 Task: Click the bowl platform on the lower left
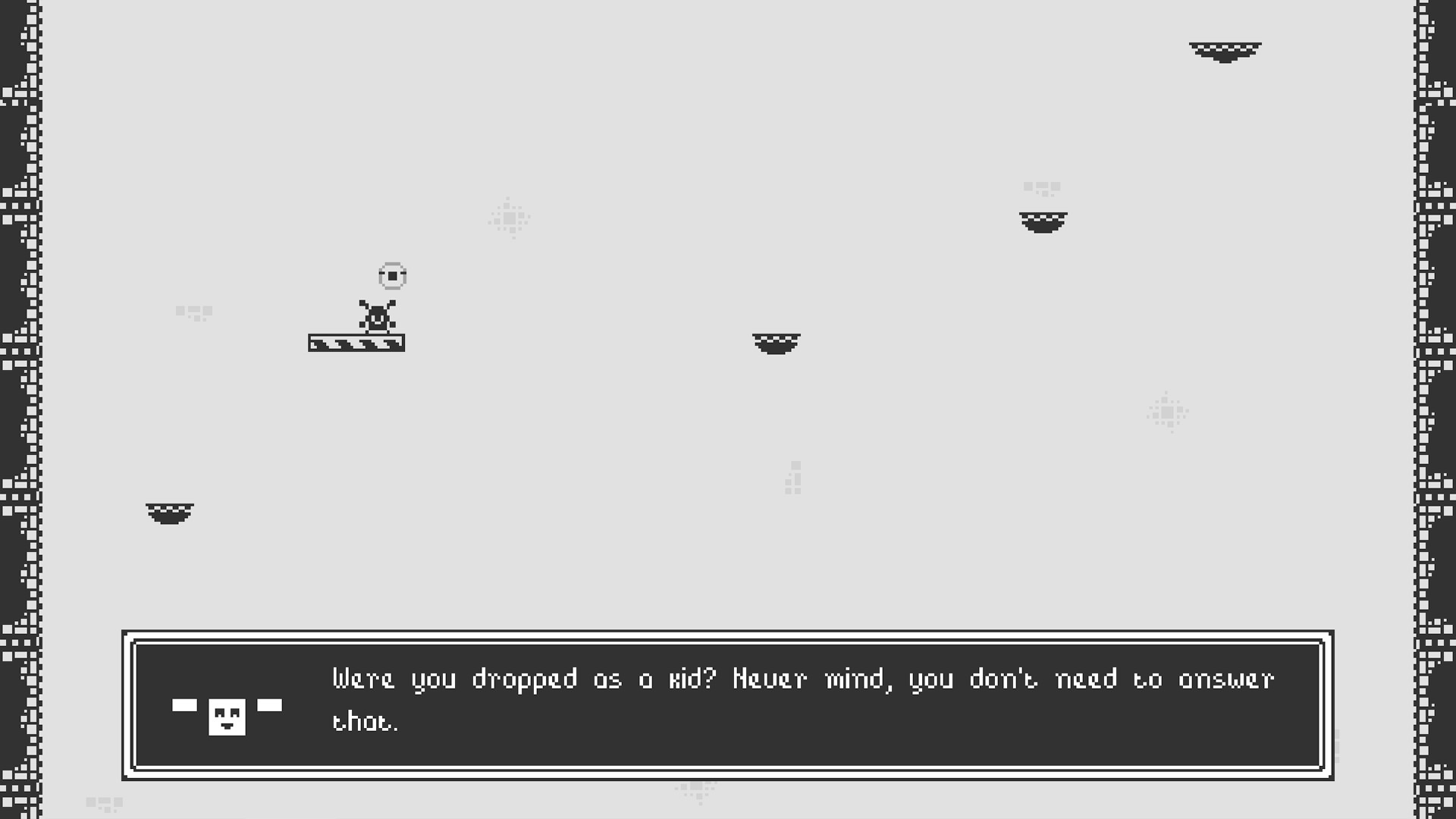tap(168, 515)
